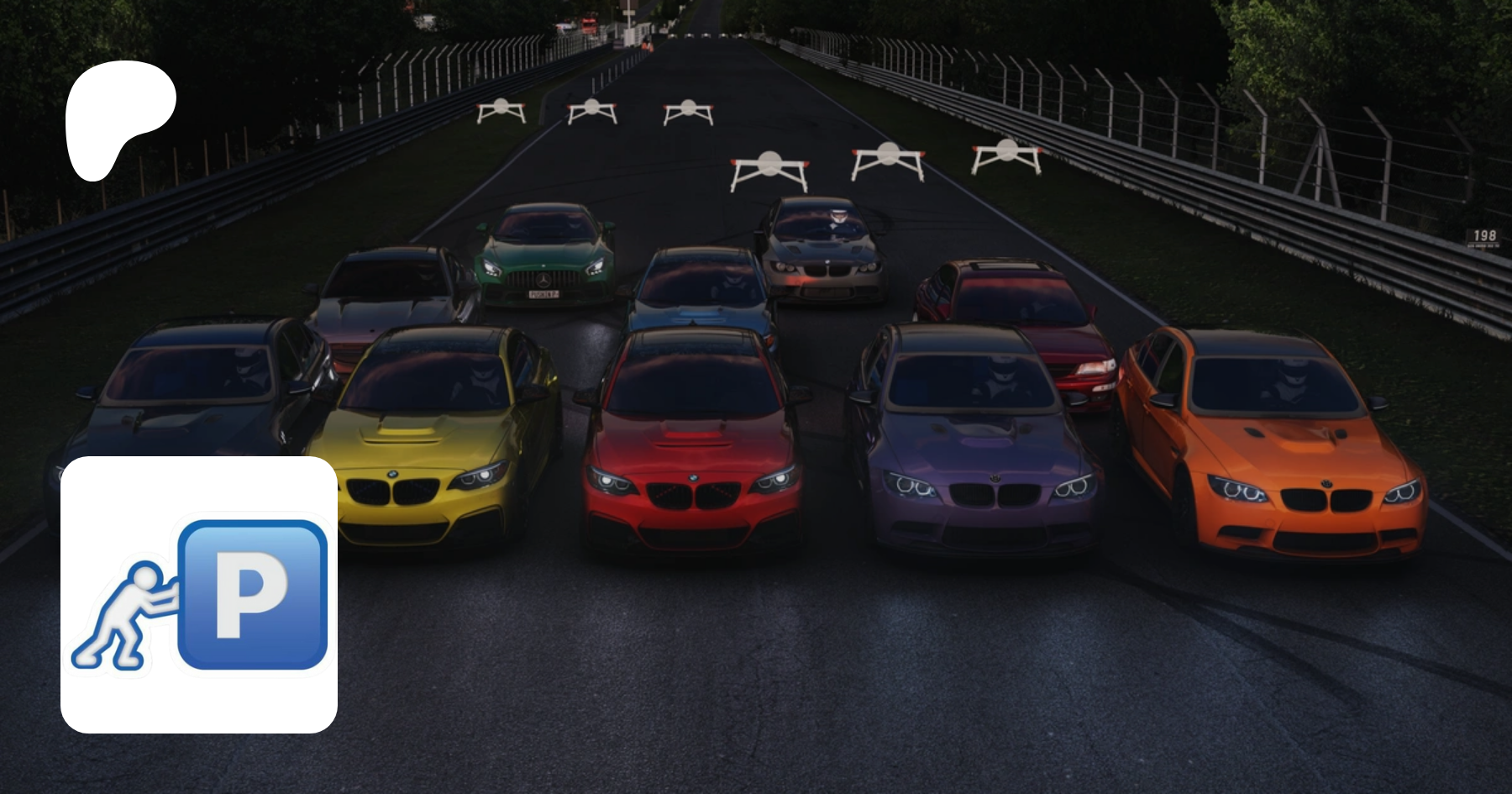Open the push-parking creator avatar
This screenshot has height=794, width=1512.
click(199, 594)
